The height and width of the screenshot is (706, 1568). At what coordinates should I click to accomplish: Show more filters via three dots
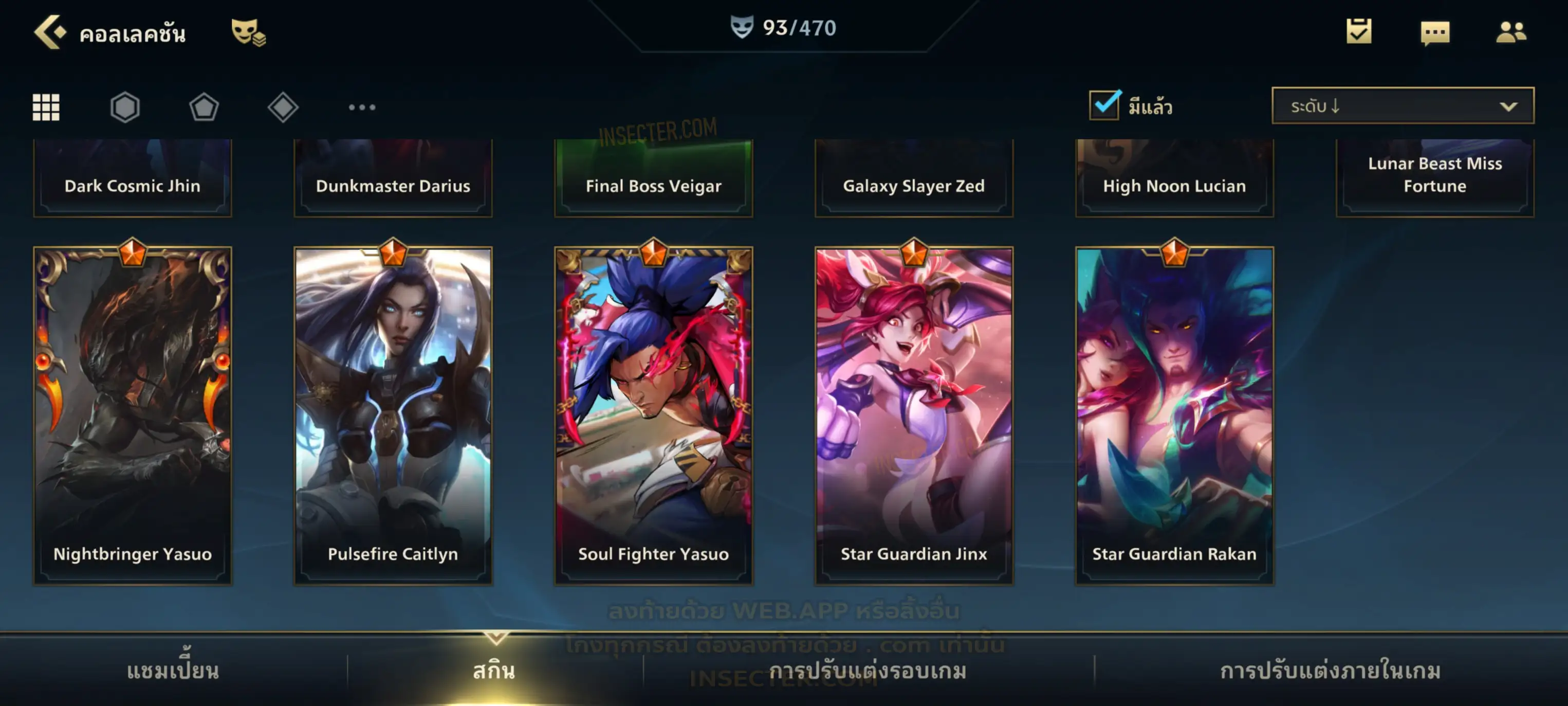tap(362, 107)
